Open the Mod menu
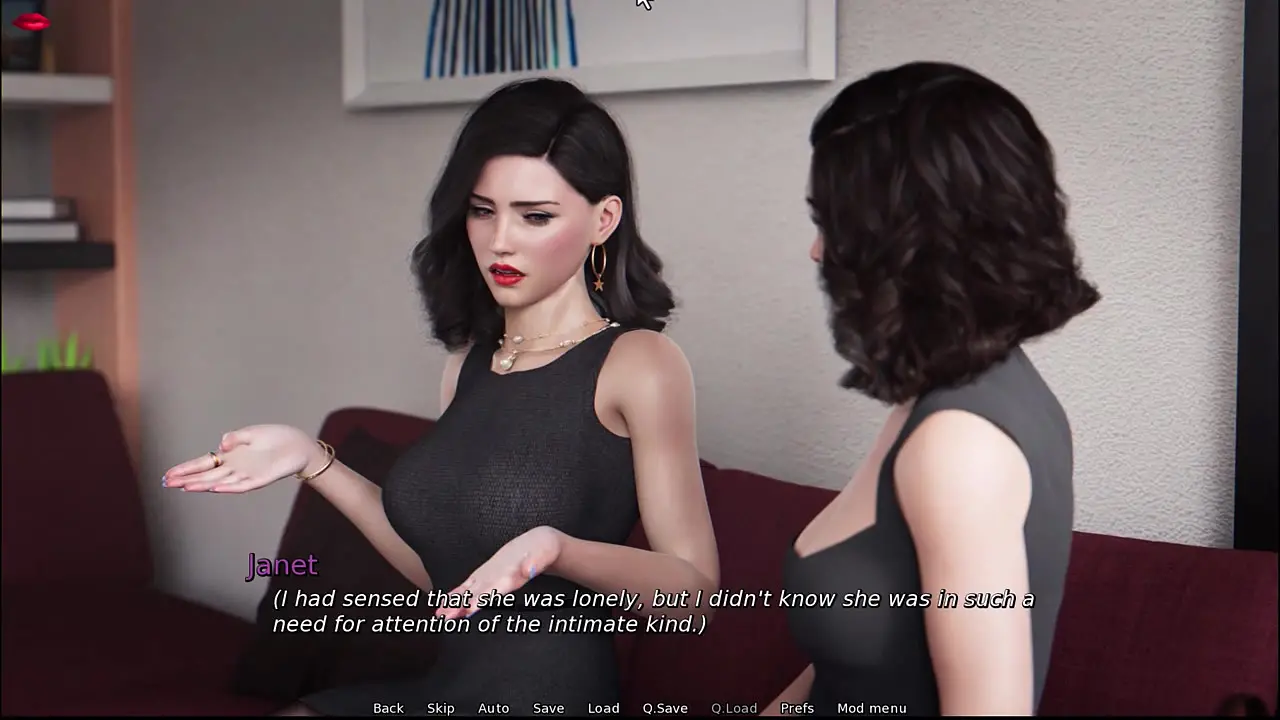This screenshot has height=720, width=1280. (872, 708)
